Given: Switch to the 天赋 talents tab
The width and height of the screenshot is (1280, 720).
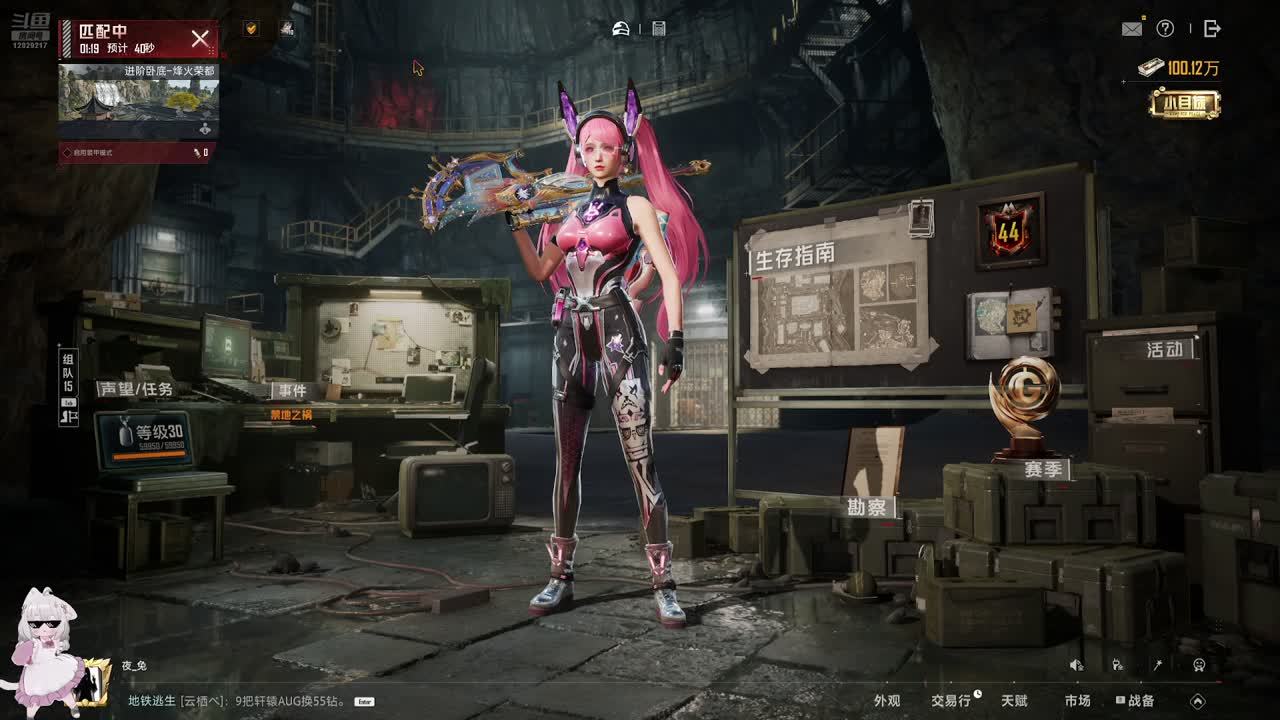Looking at the screenshot, I should coord(1014,701).
